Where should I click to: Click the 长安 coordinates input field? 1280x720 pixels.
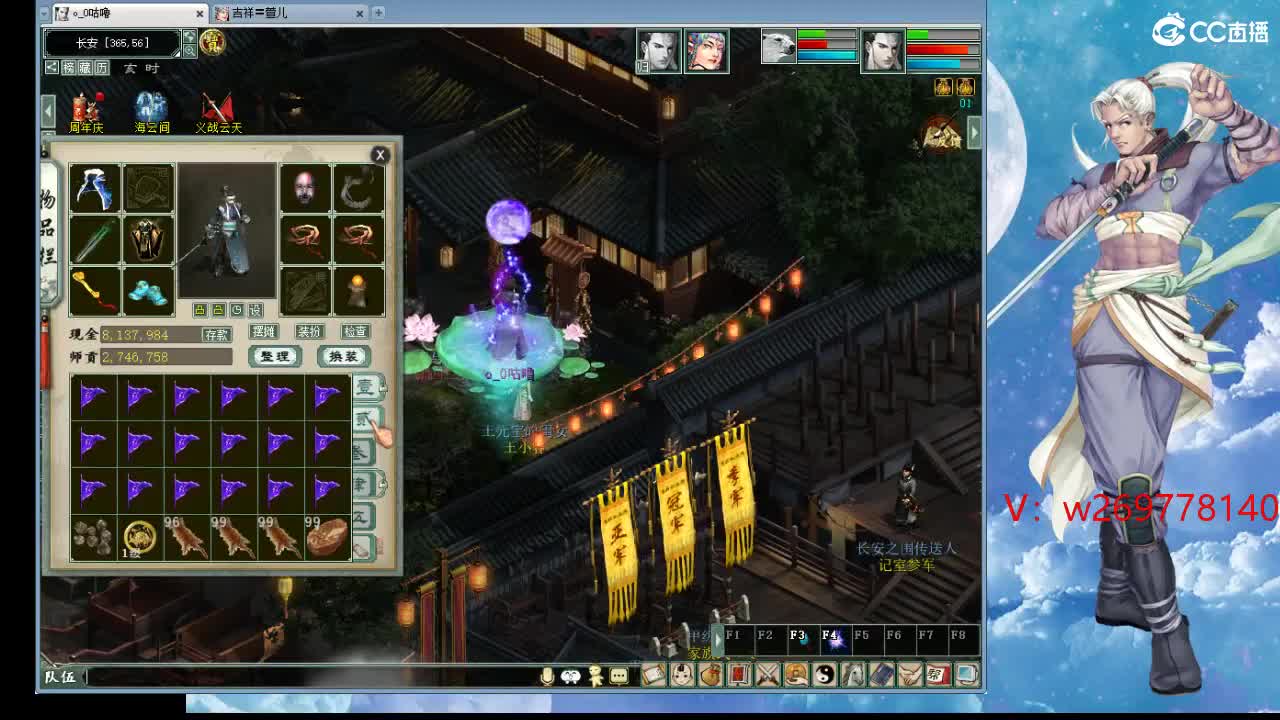(x=111, y=42)
